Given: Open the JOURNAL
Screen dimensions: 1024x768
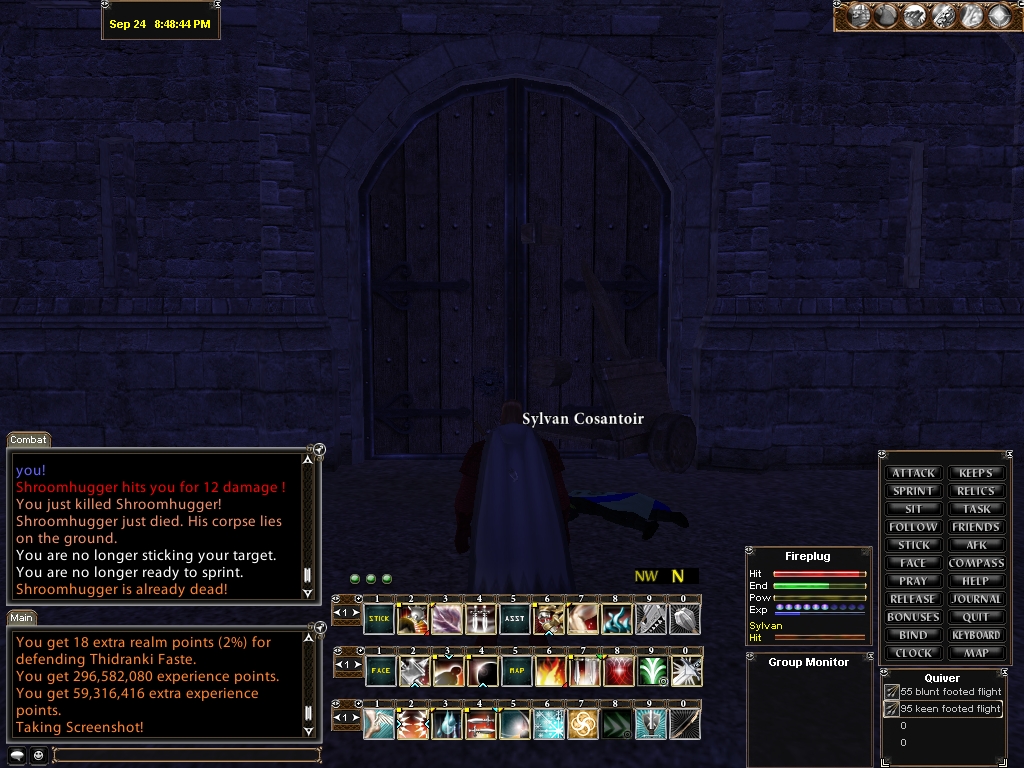Looking at the screenshot, I should [x=976, y=599].
